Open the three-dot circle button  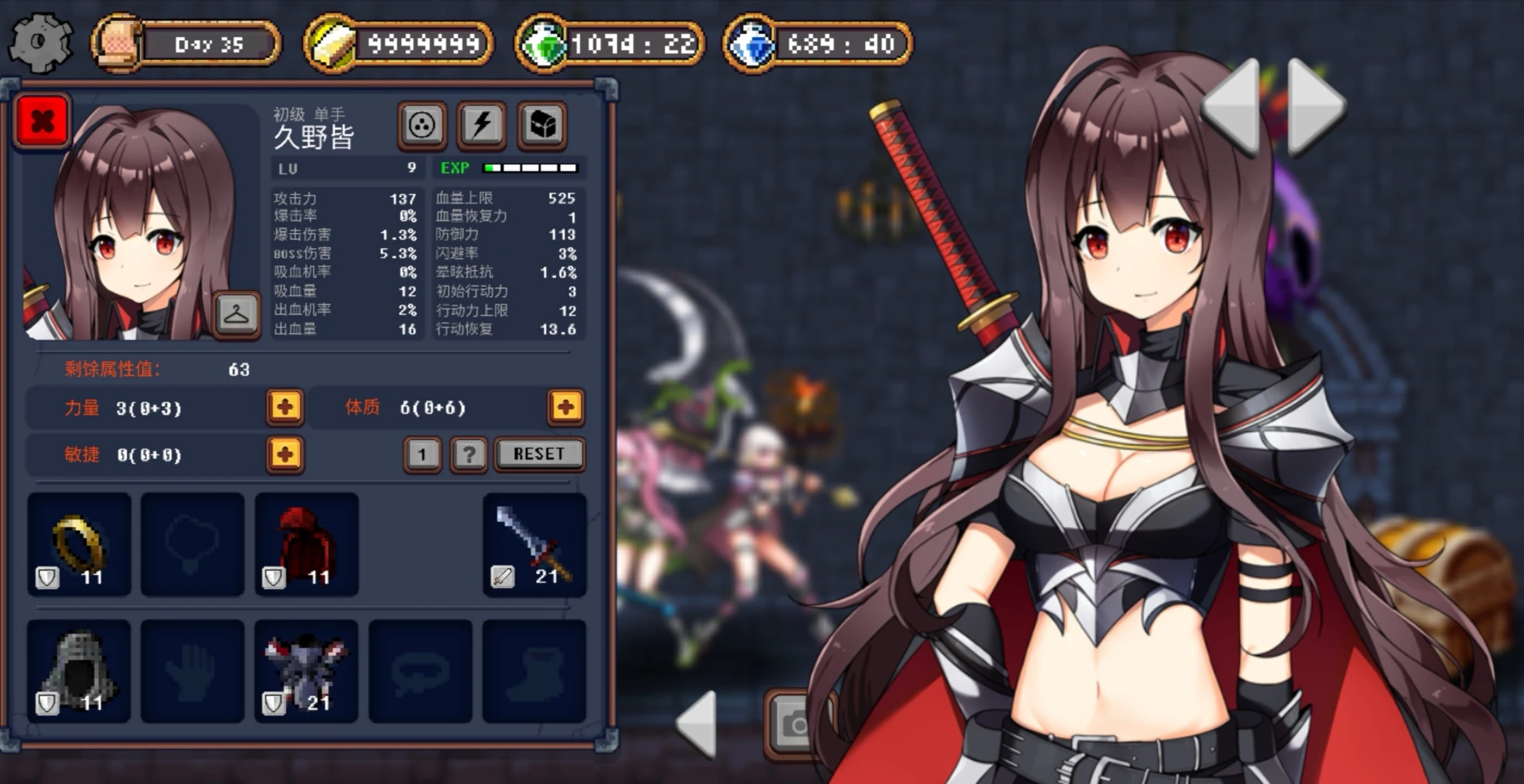pyautogui.click(x=422, y=125)
